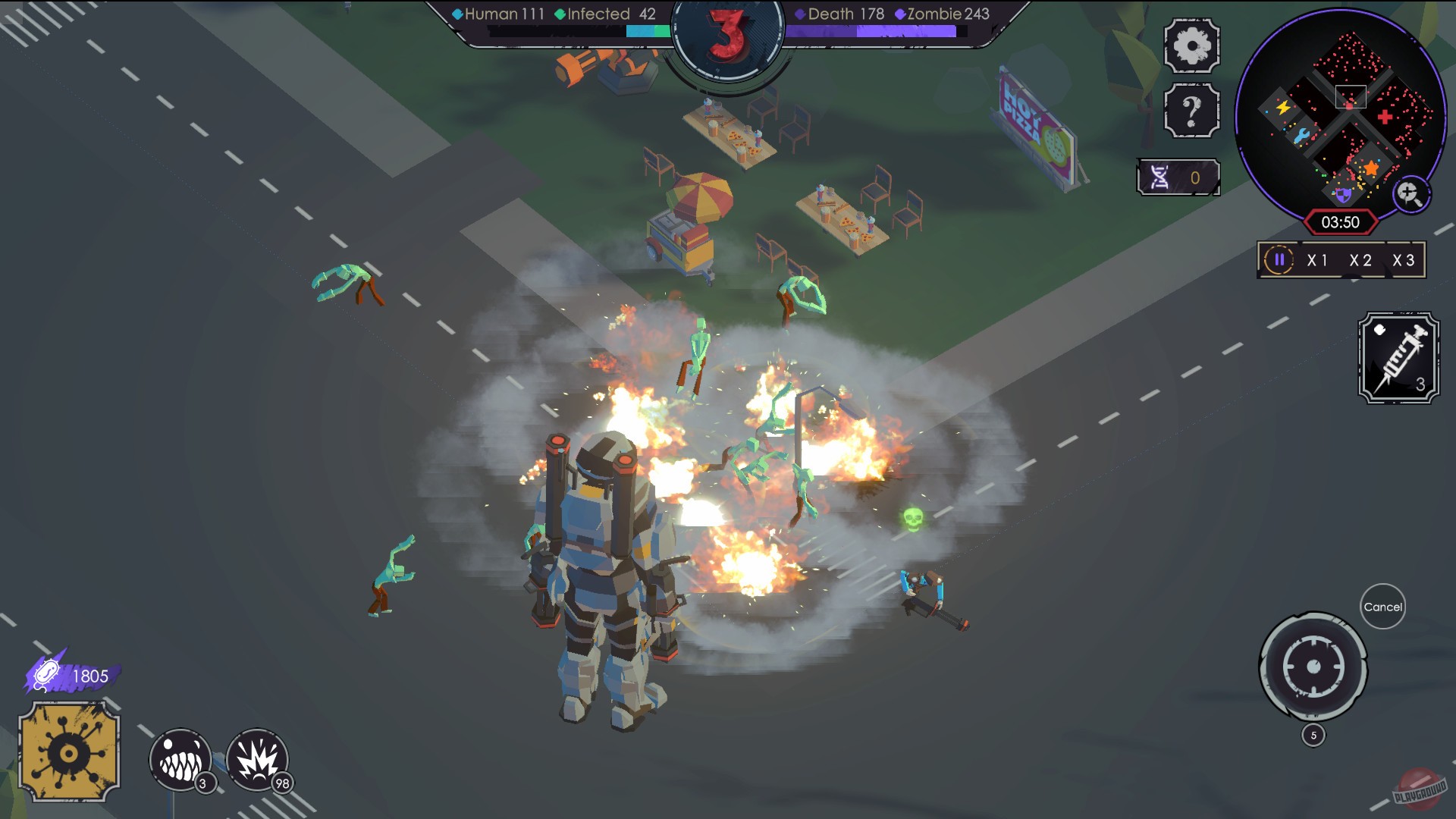The image size is (1456, 819).
Task: Enable X2 game speed
Action: click(1360, 259)
